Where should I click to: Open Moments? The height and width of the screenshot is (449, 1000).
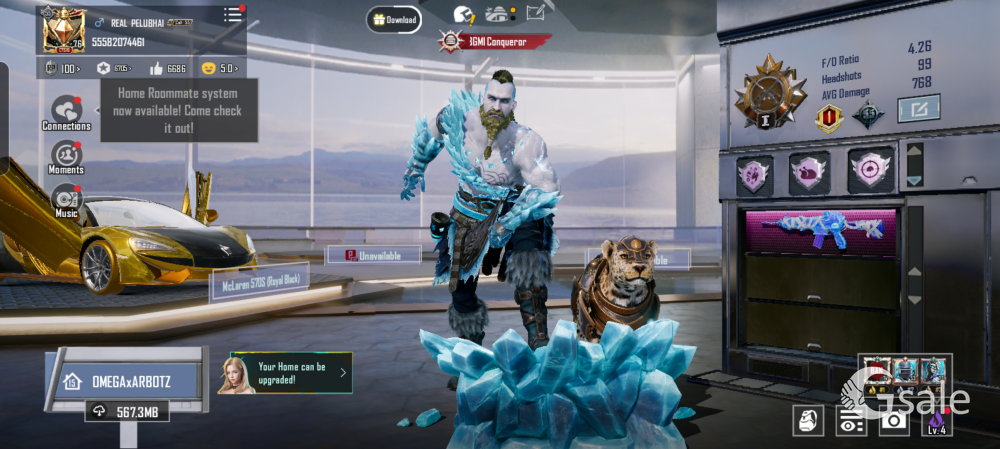(66, 157)
